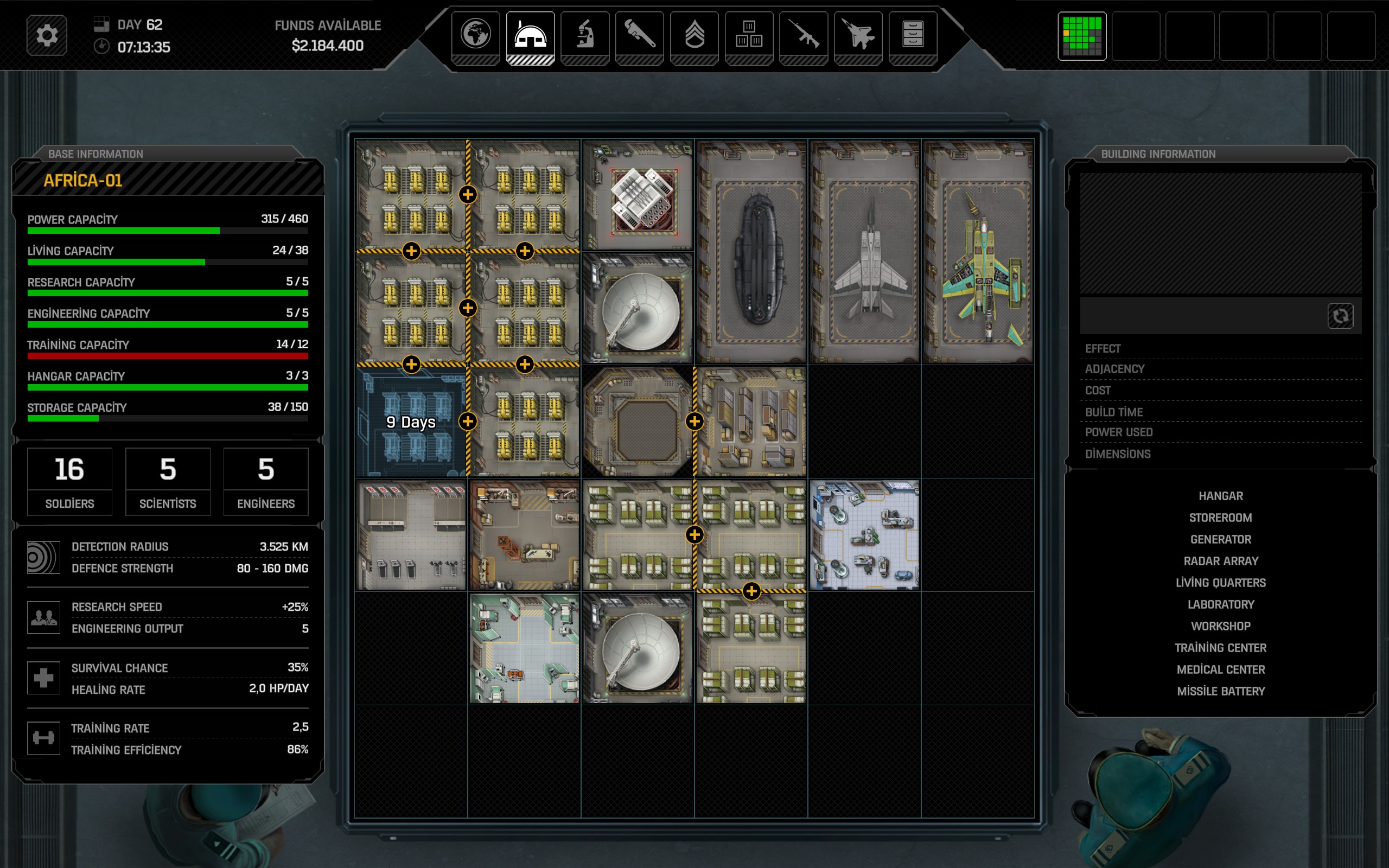Pick Storeroom in the building list

coord(1220,518)
